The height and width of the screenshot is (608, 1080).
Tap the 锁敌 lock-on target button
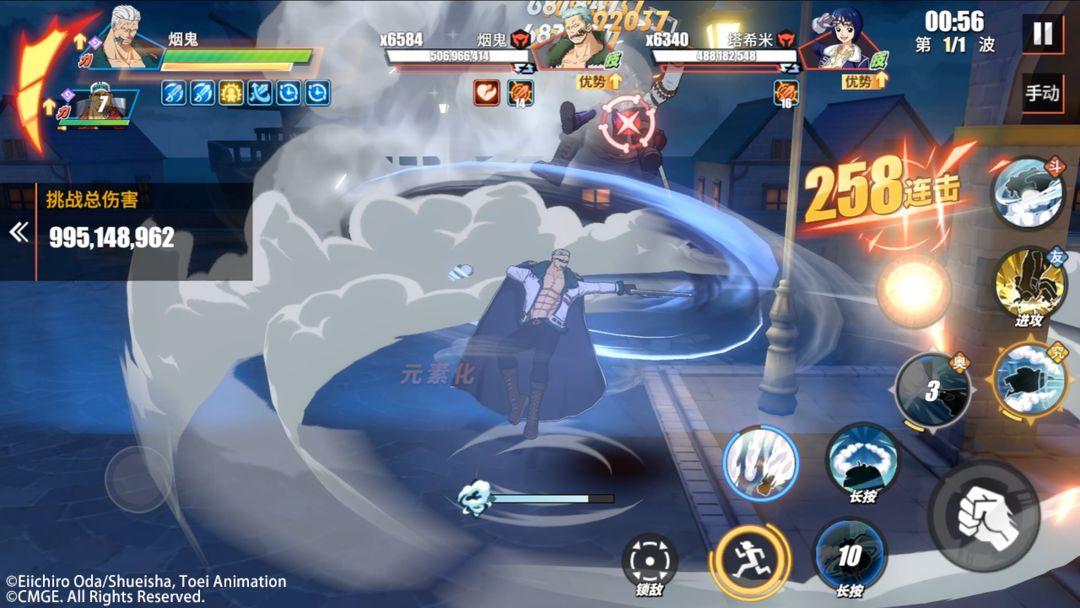point(649,562)
